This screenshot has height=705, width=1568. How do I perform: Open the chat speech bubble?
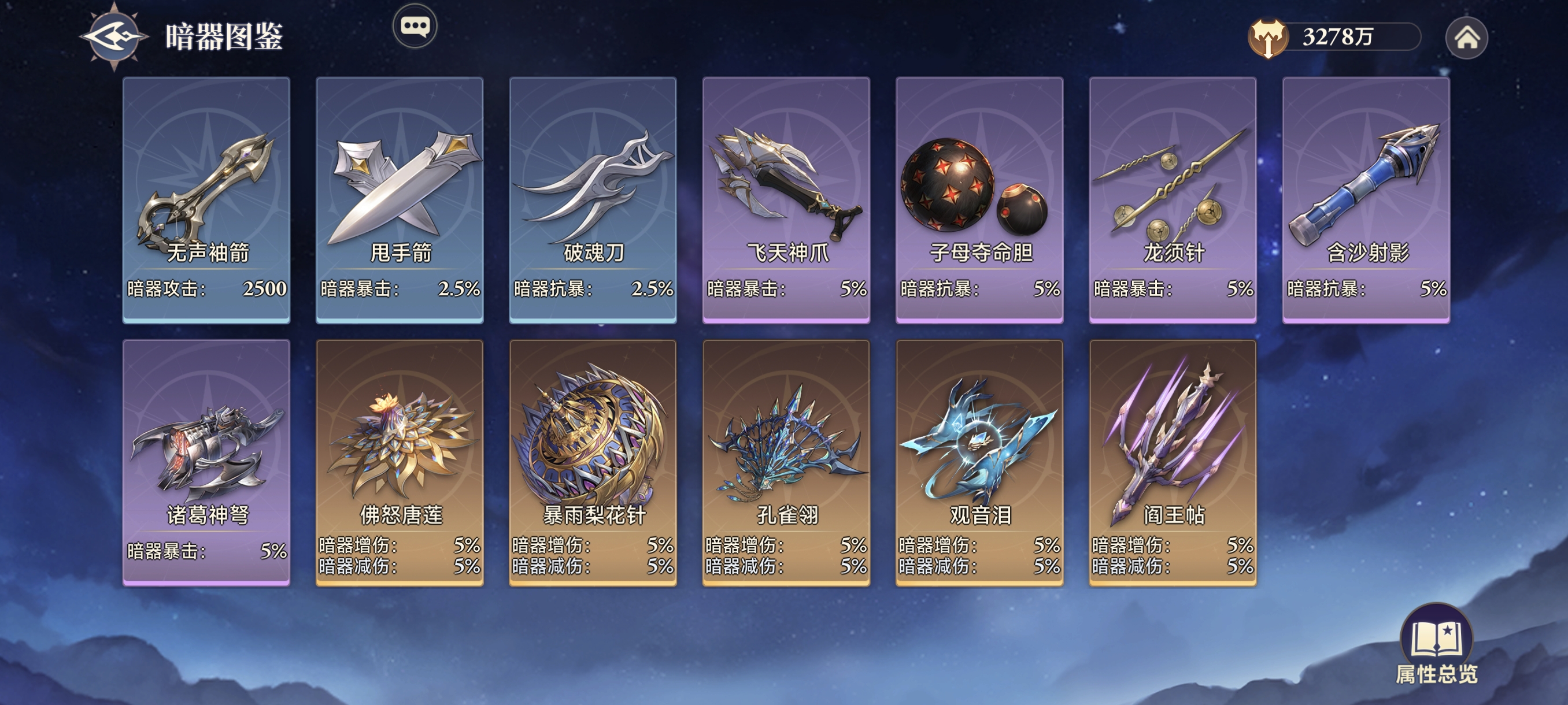pyautogui.click(x=415, y=26)
